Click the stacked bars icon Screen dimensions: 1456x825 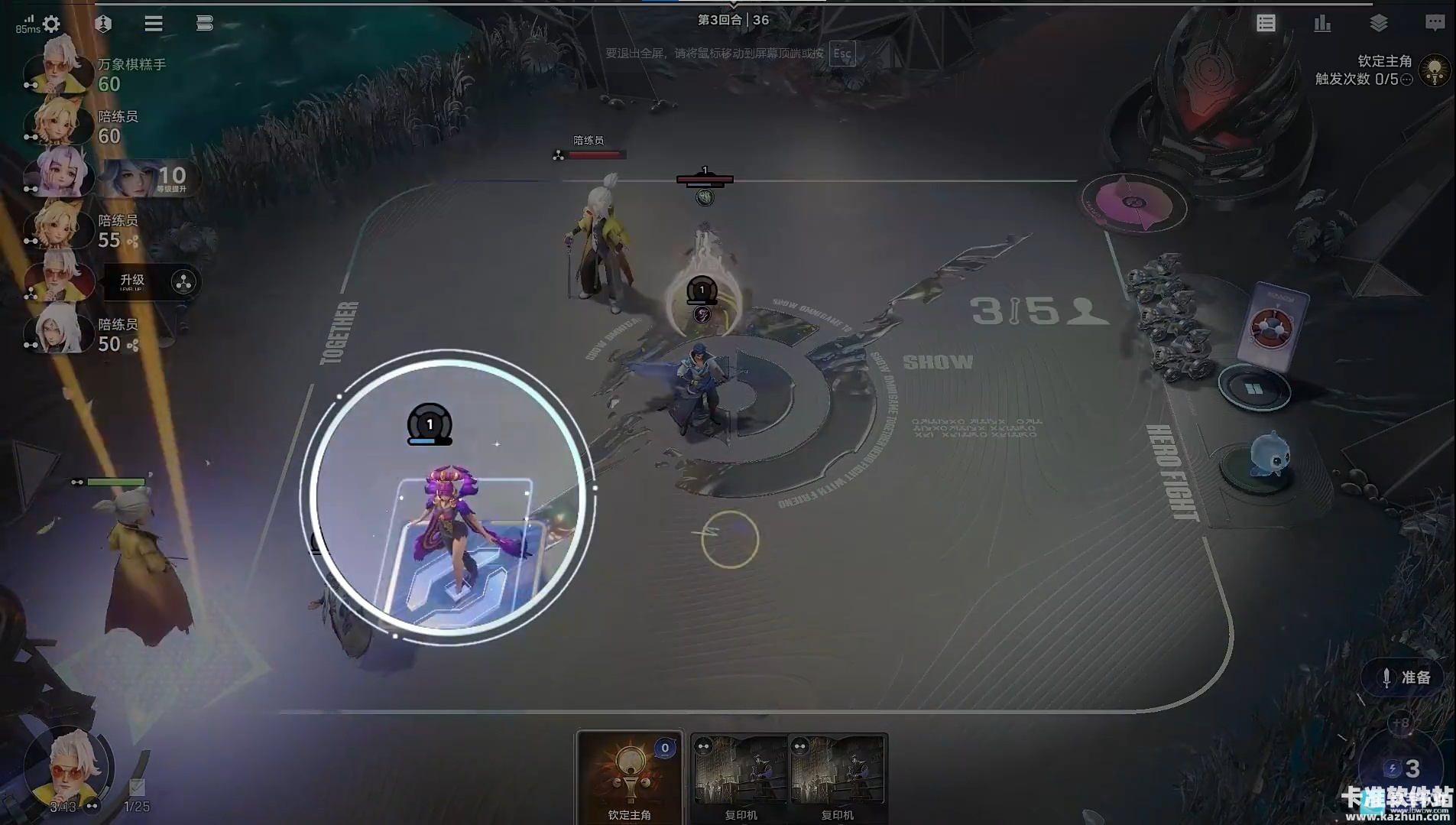coord(204,24)
